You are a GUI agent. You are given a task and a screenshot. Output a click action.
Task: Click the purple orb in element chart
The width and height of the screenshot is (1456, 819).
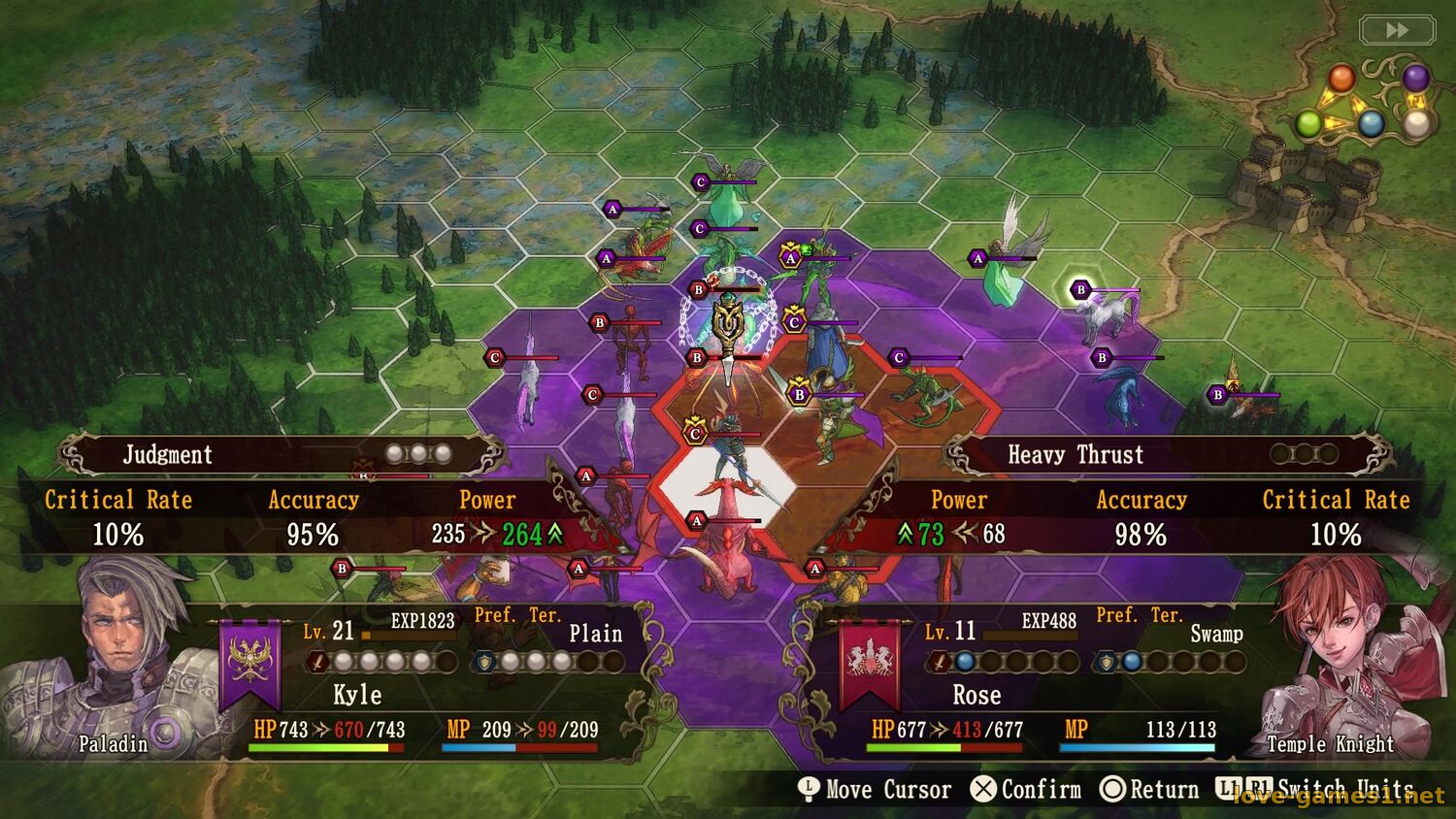click(1416, 77)
